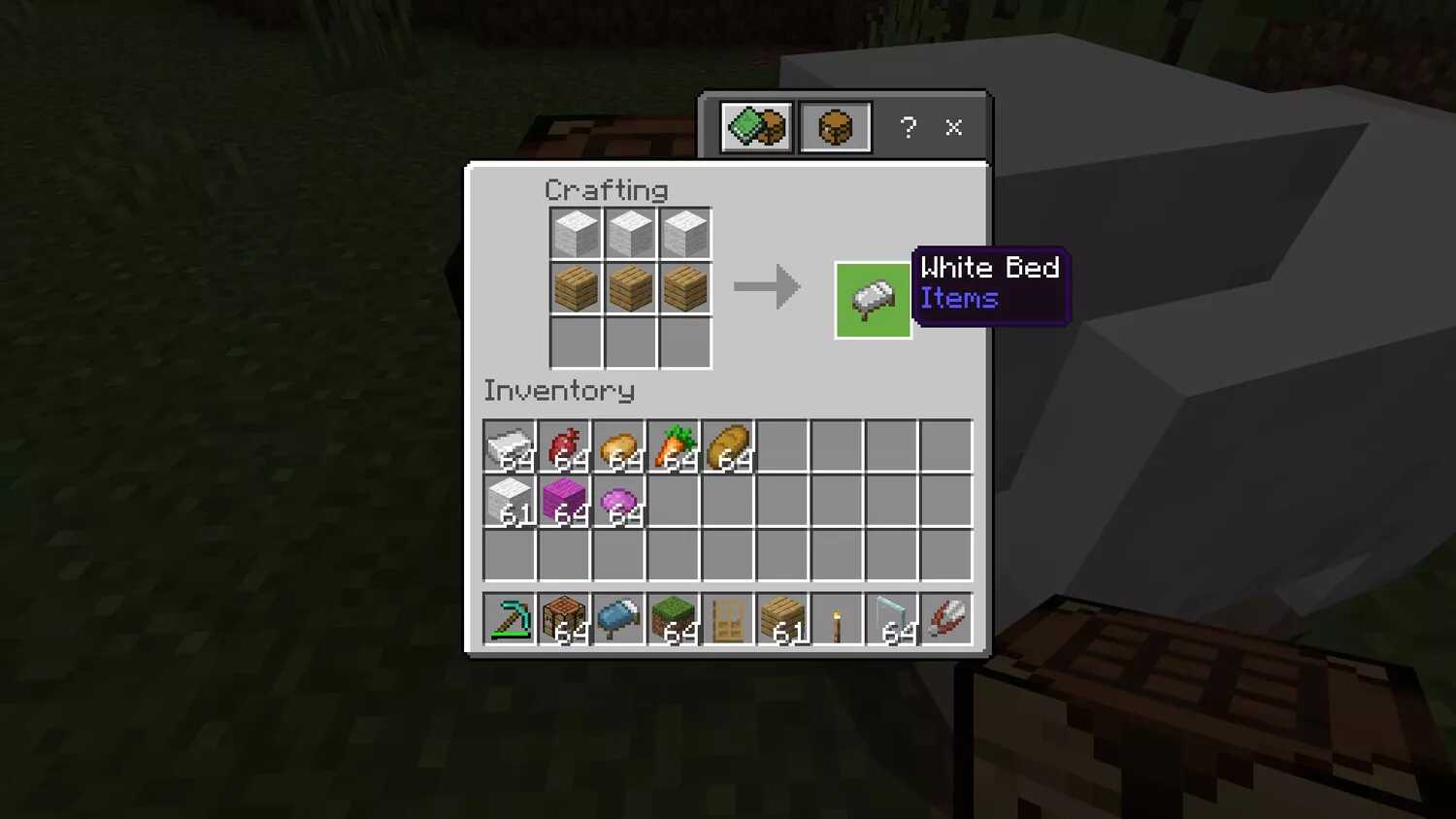Choose the crafting table hotbar slot
Viewport: 1456px width, 819px height.
coord(564,619)
